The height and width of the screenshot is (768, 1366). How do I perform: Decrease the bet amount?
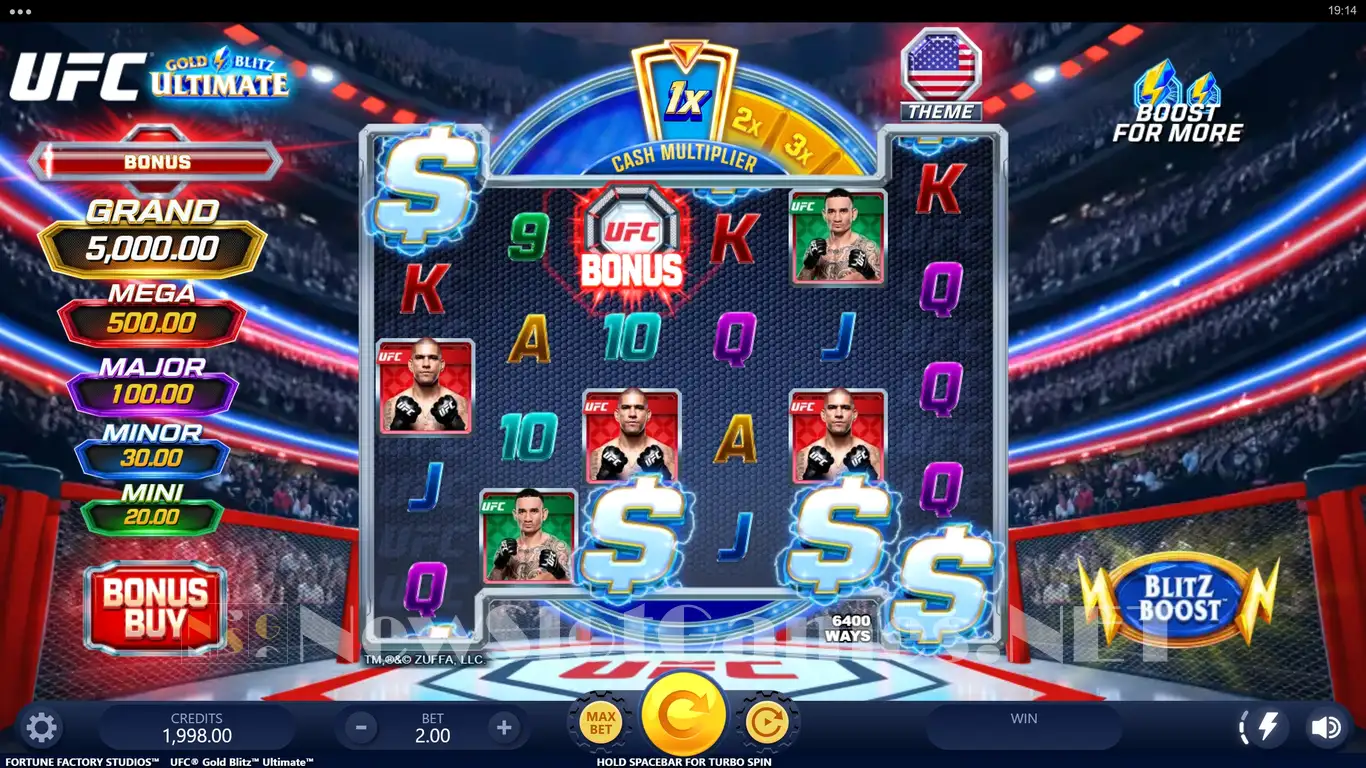click(362, 727)
